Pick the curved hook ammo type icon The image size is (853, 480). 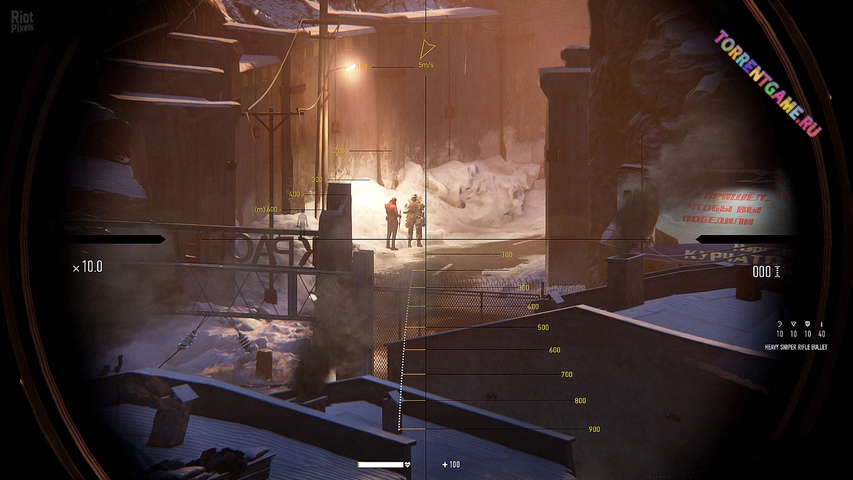pos(779,325)
